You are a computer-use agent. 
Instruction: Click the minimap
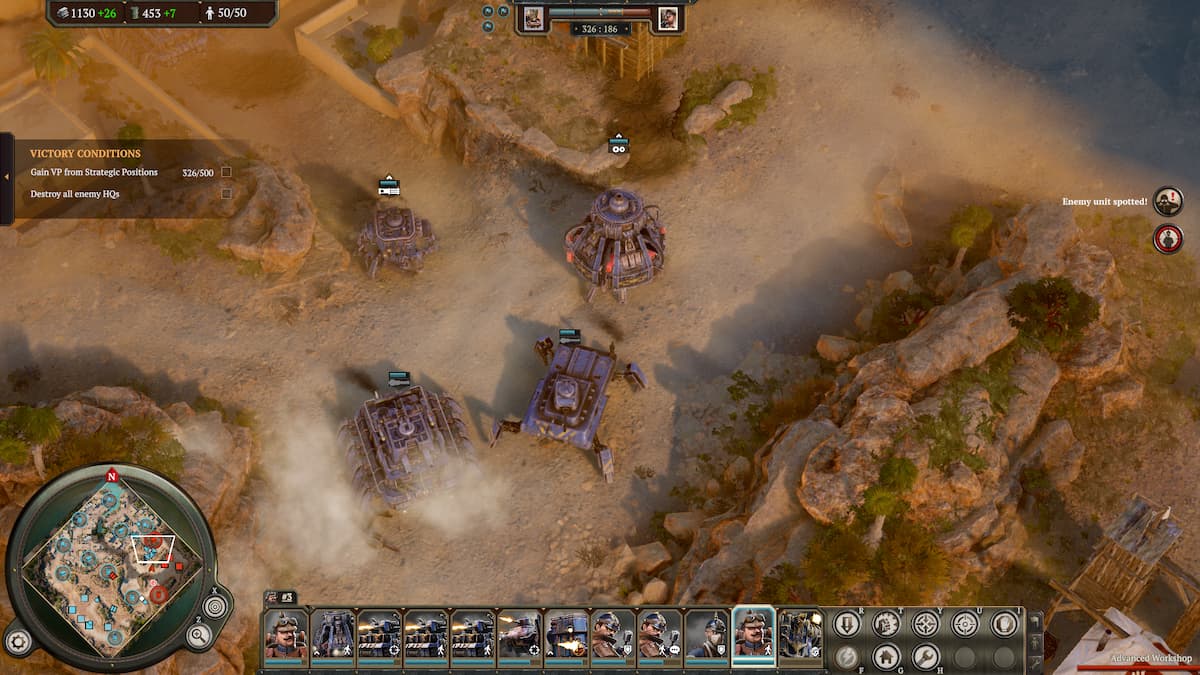110,567
